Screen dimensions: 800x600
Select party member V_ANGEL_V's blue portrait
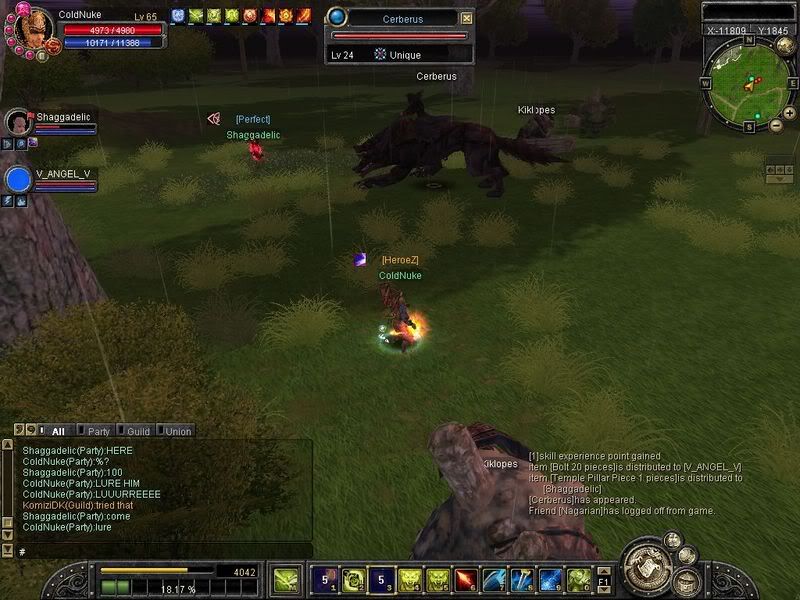tap(19, 179)
